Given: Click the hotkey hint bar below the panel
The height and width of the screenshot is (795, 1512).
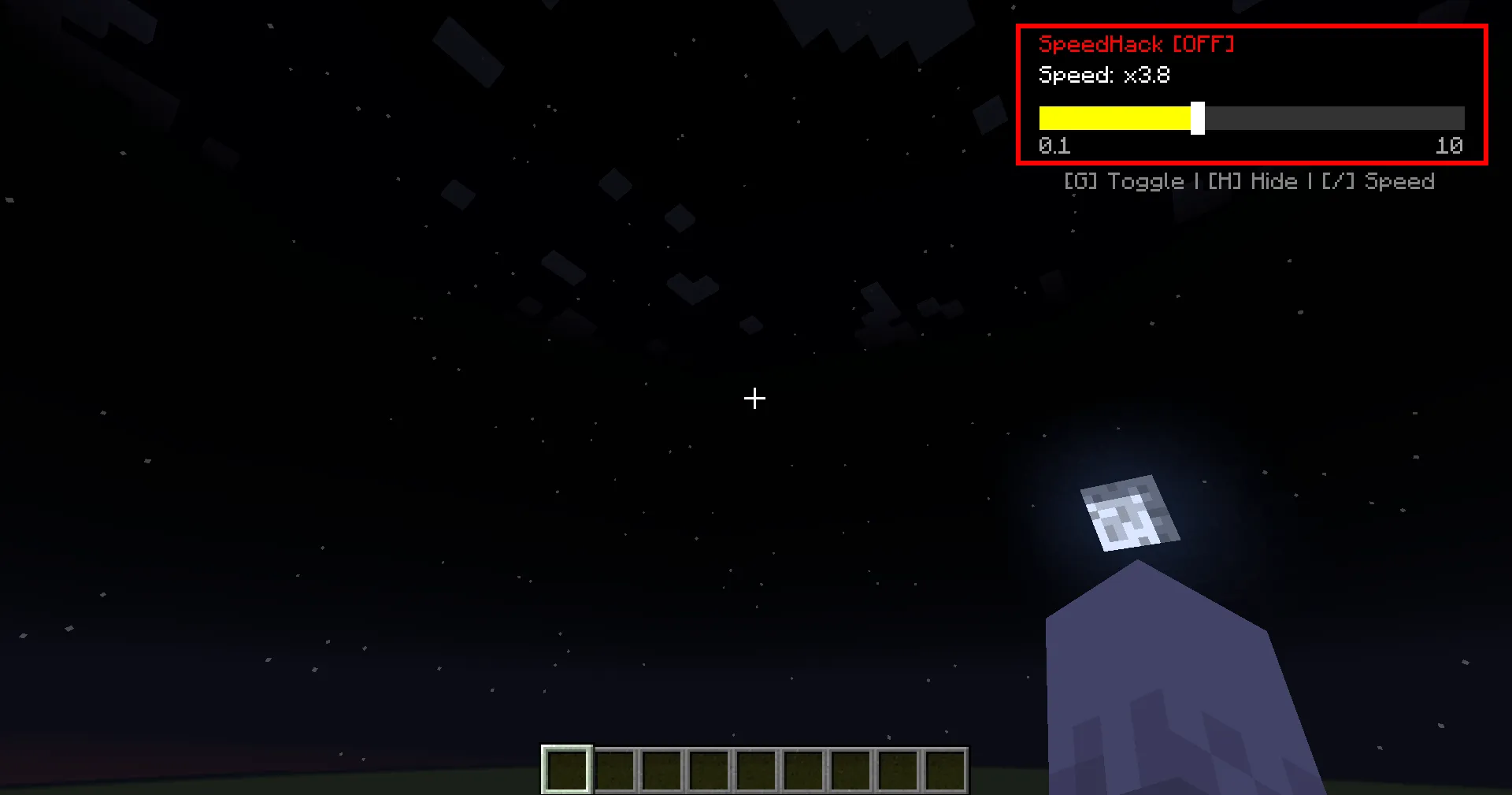Looking at the screenshot, I should [x=1248, y=180].
